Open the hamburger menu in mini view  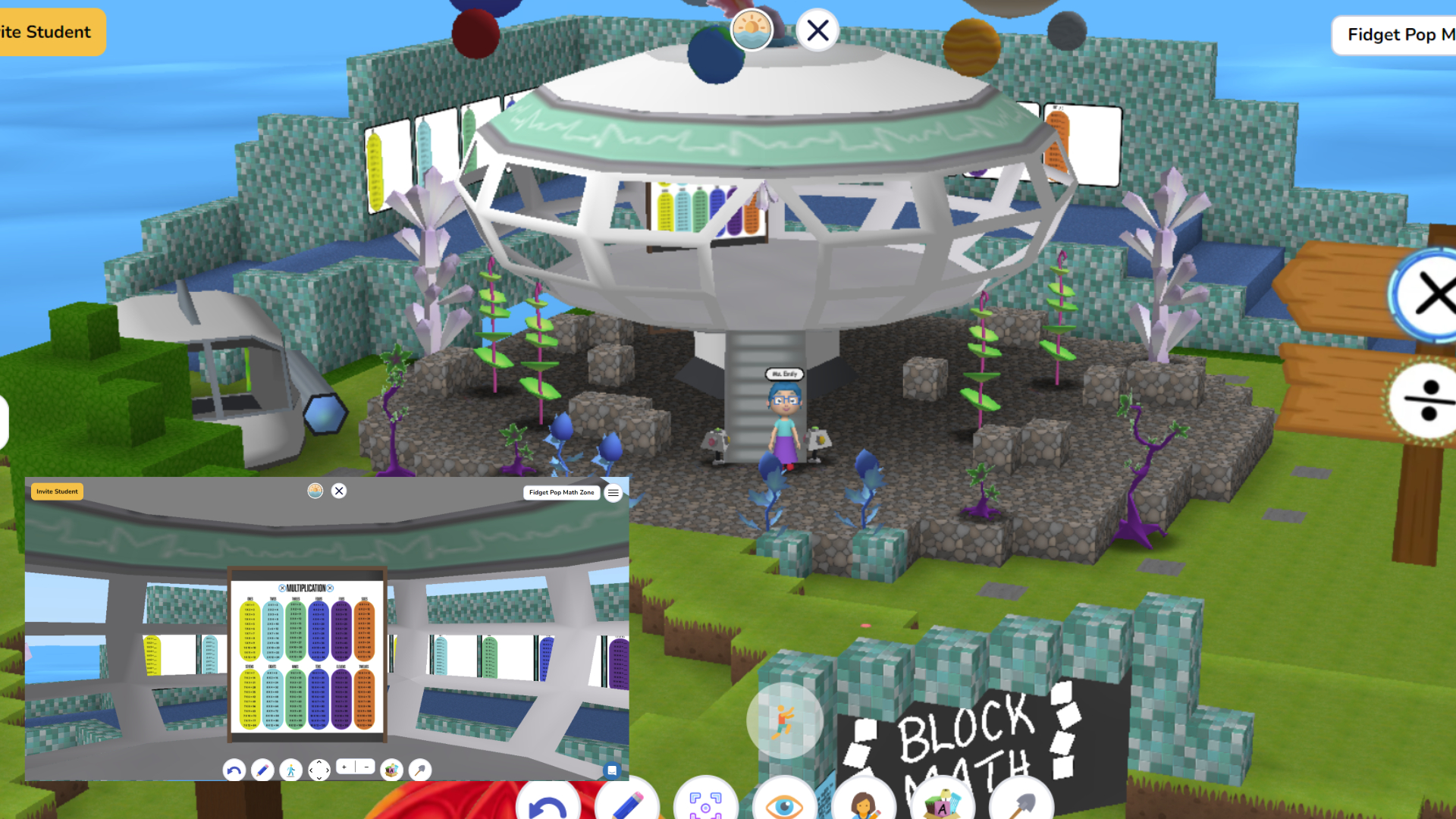[613, 492]
